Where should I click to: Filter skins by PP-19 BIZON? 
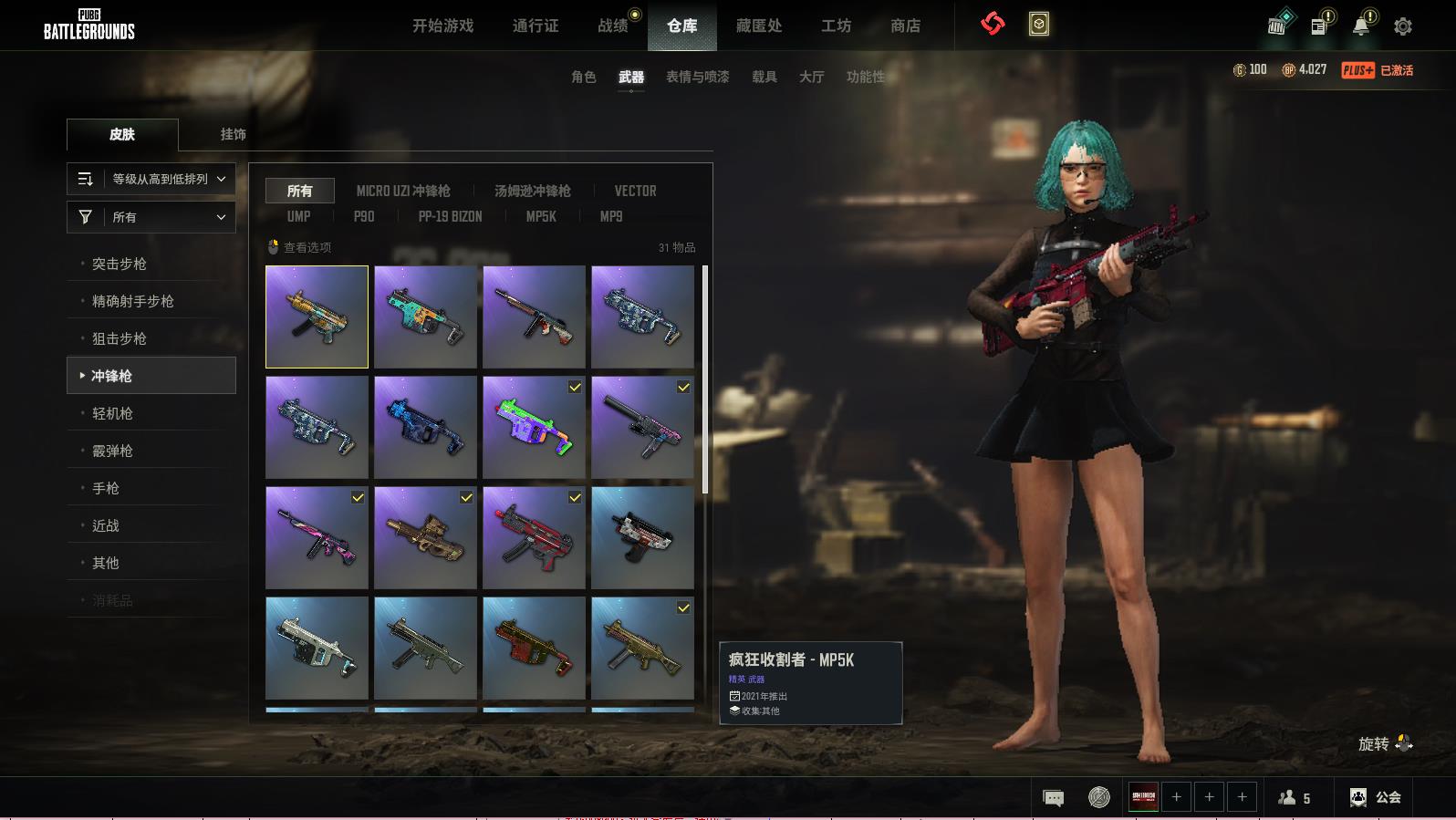coord(450,216)
